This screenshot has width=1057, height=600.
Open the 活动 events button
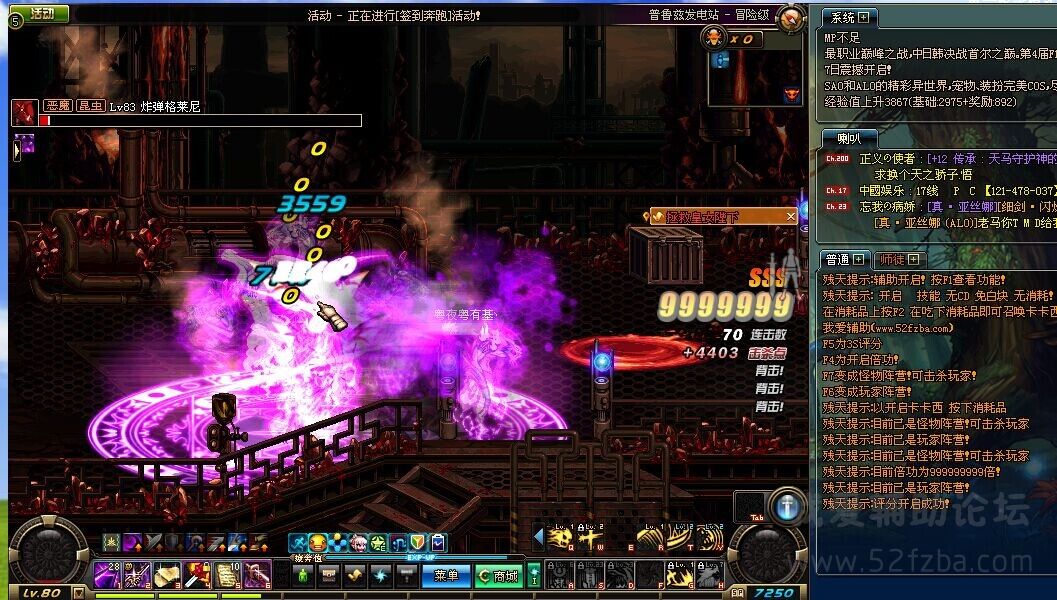coord(42,13)
